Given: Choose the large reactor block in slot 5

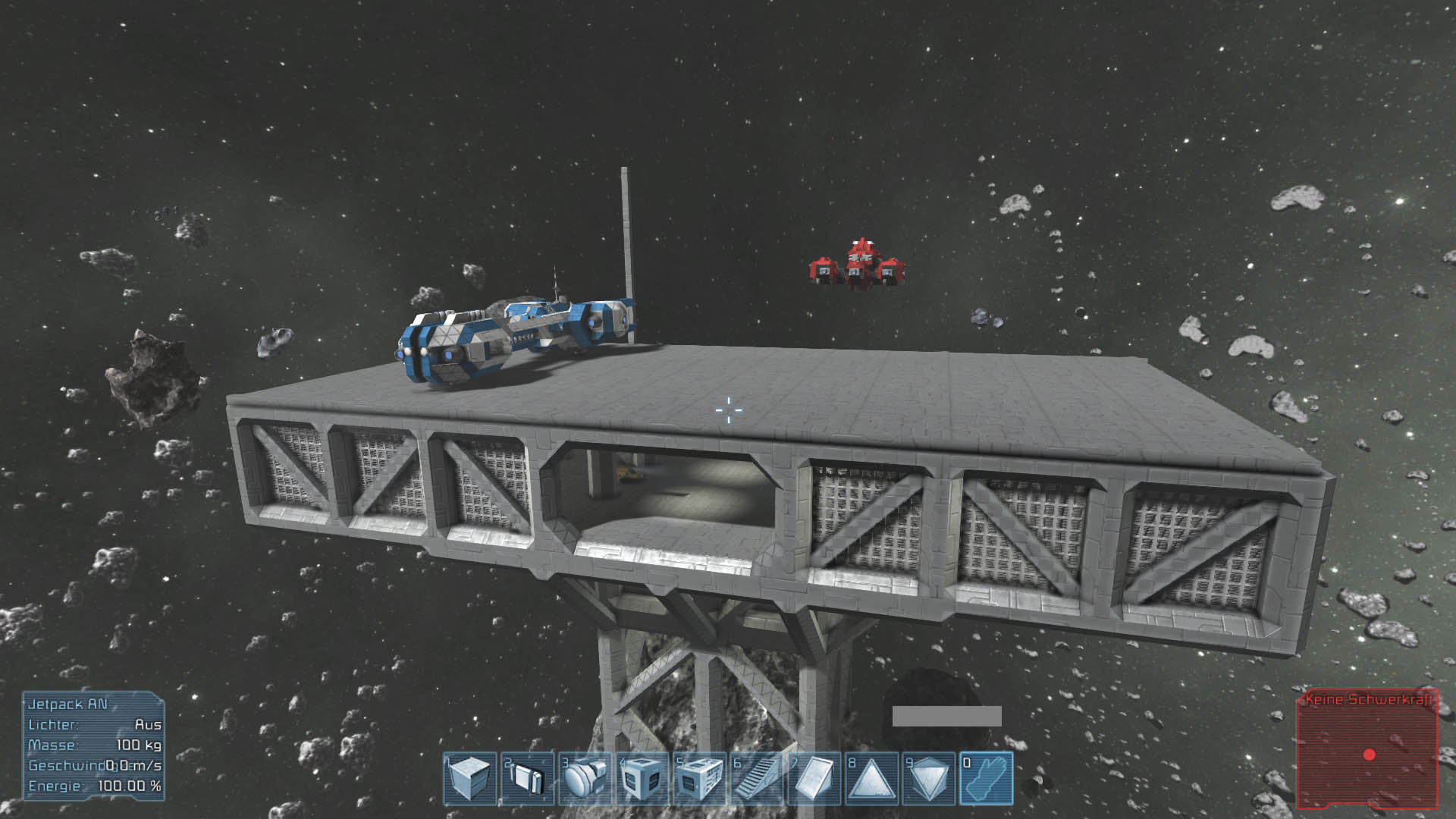Looking at the screenshot, I should pos(701,778).
